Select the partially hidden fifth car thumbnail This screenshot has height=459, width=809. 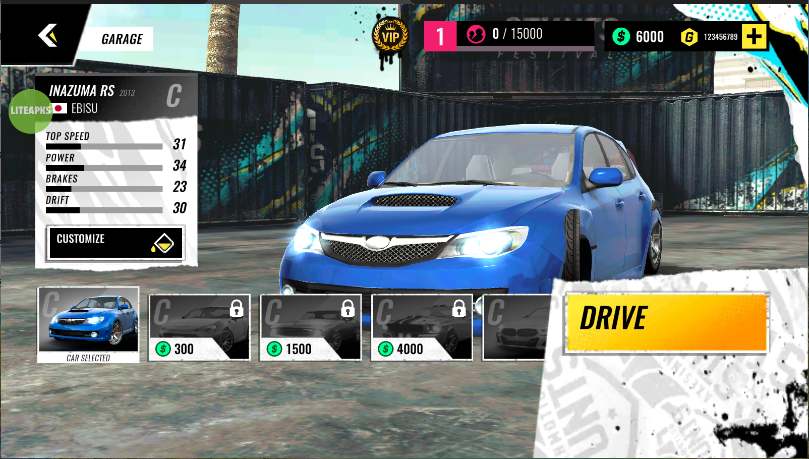(515, 327)
